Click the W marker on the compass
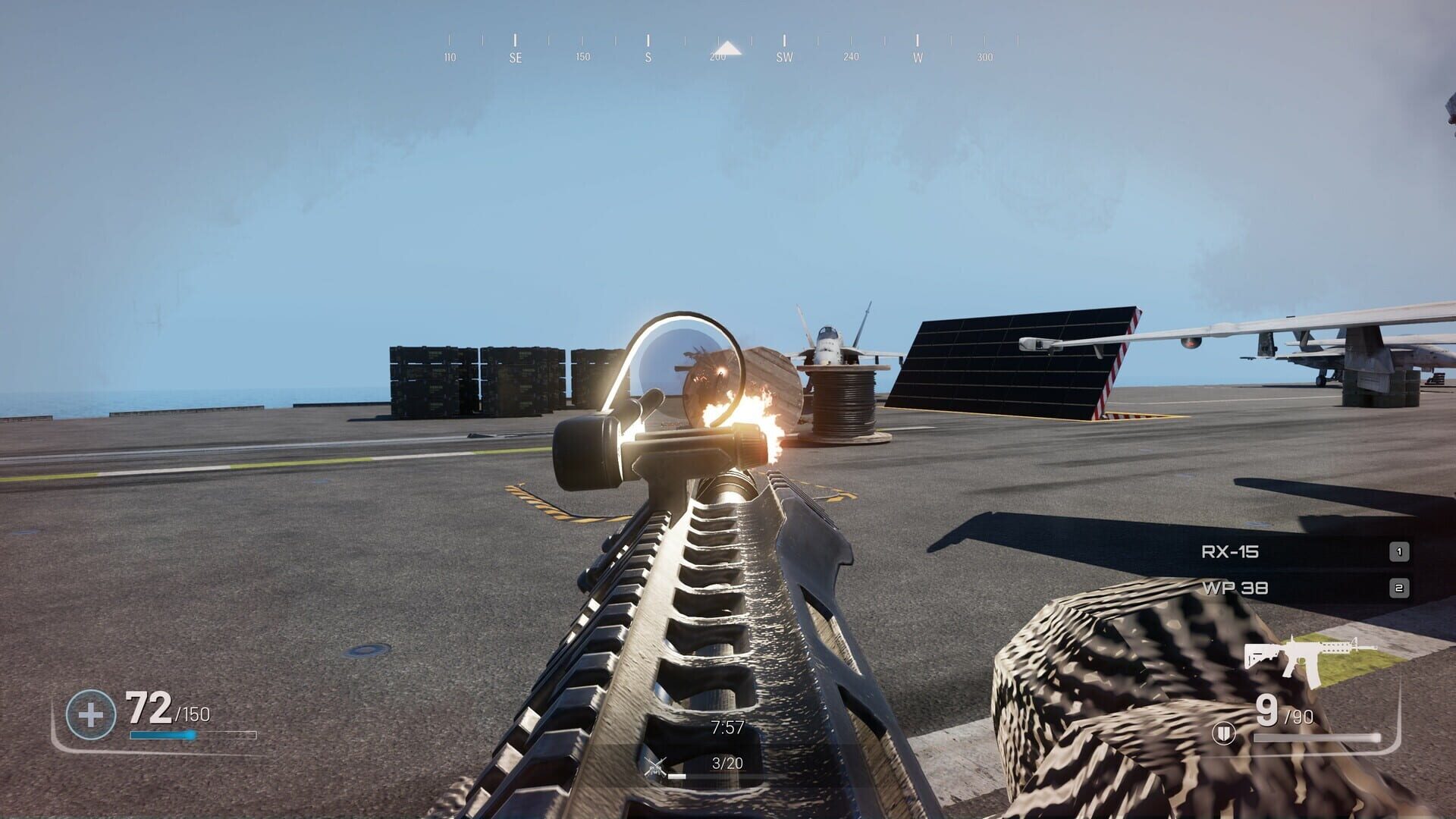 pyautogui.click(x=918, y=55)
